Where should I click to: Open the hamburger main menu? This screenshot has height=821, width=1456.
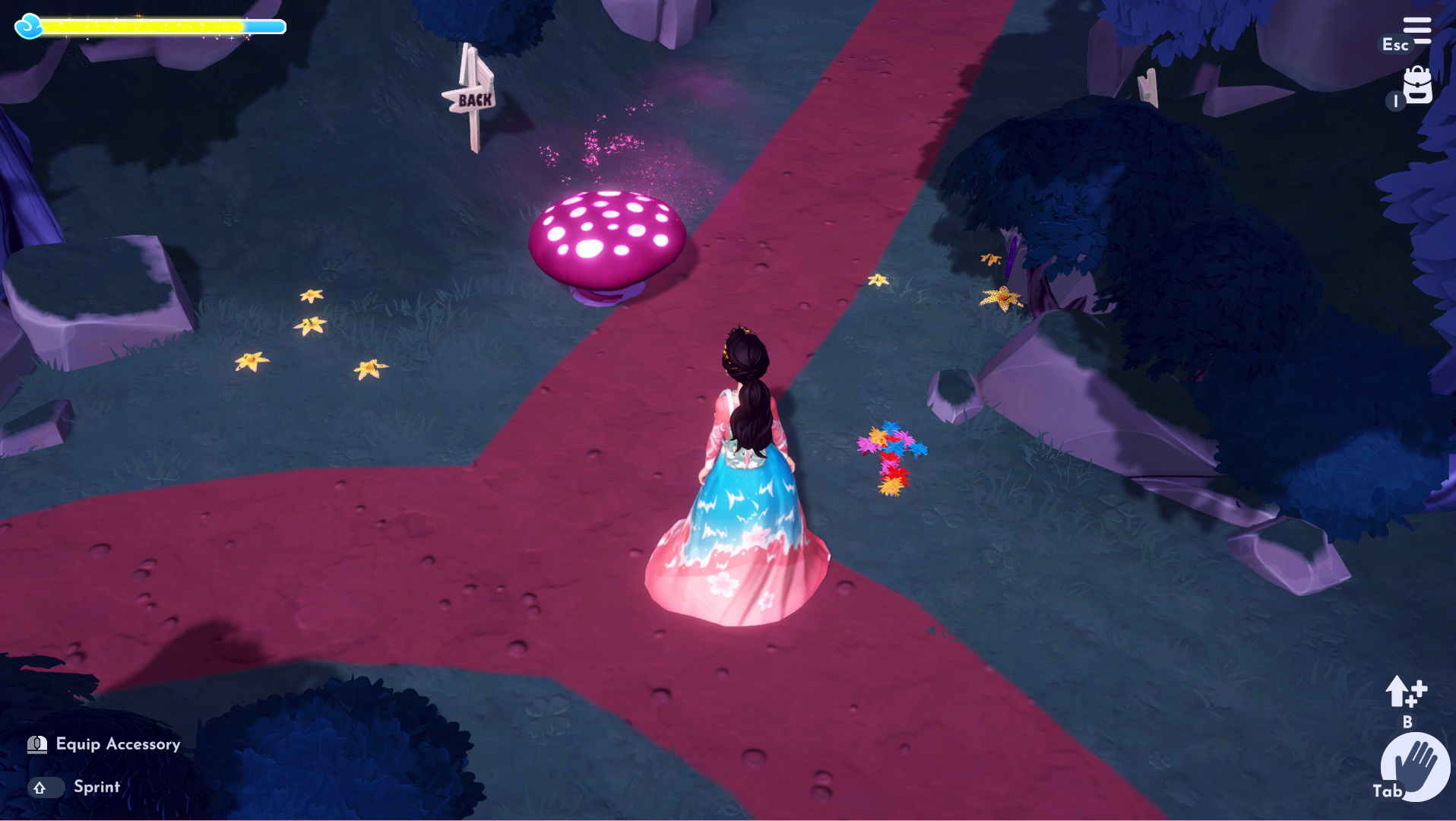pyautogui.click(x=1416, y=30)
